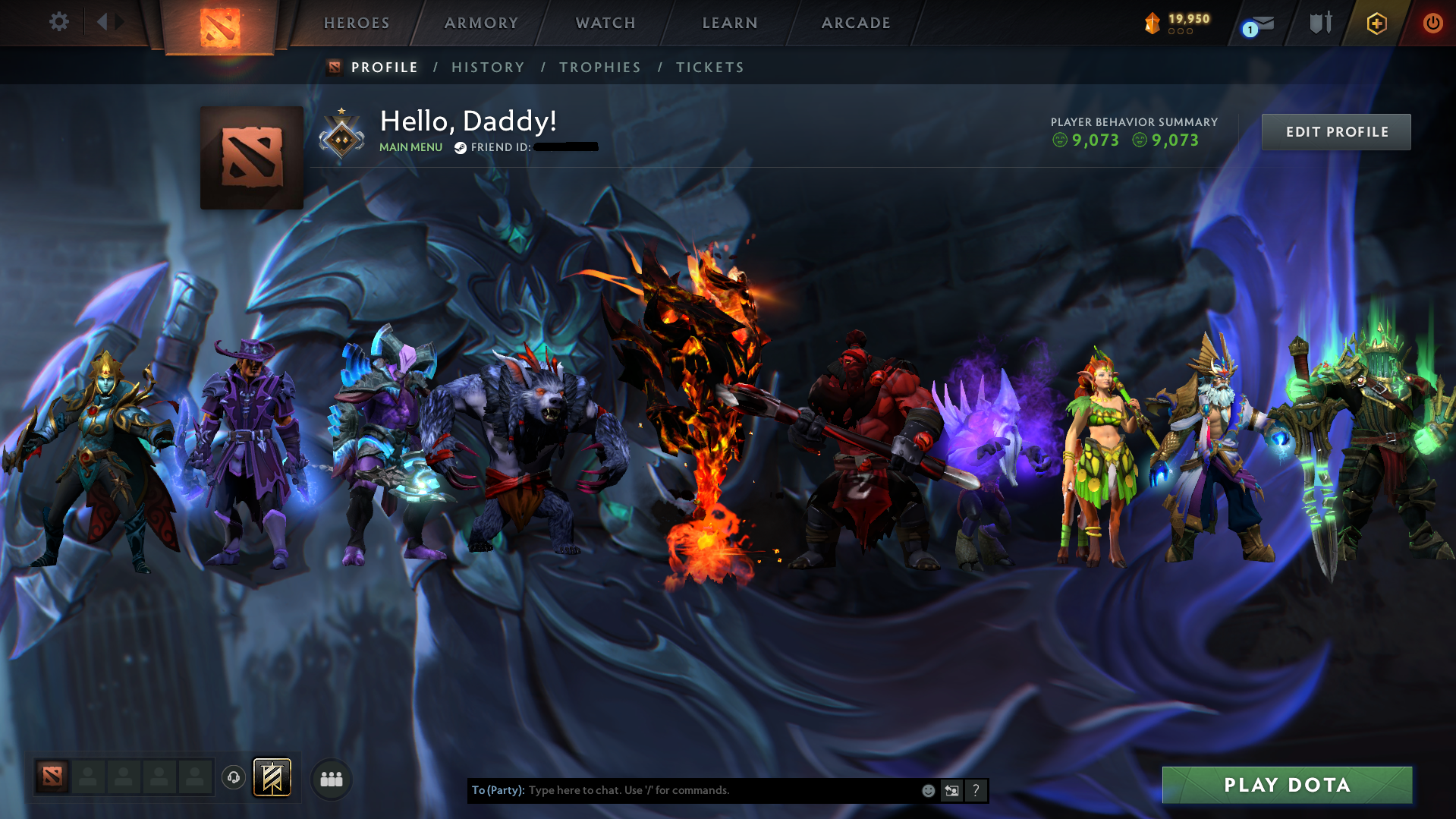Exit the game via the power icon
This screenshot has height=819, width=1456.
1432,23
